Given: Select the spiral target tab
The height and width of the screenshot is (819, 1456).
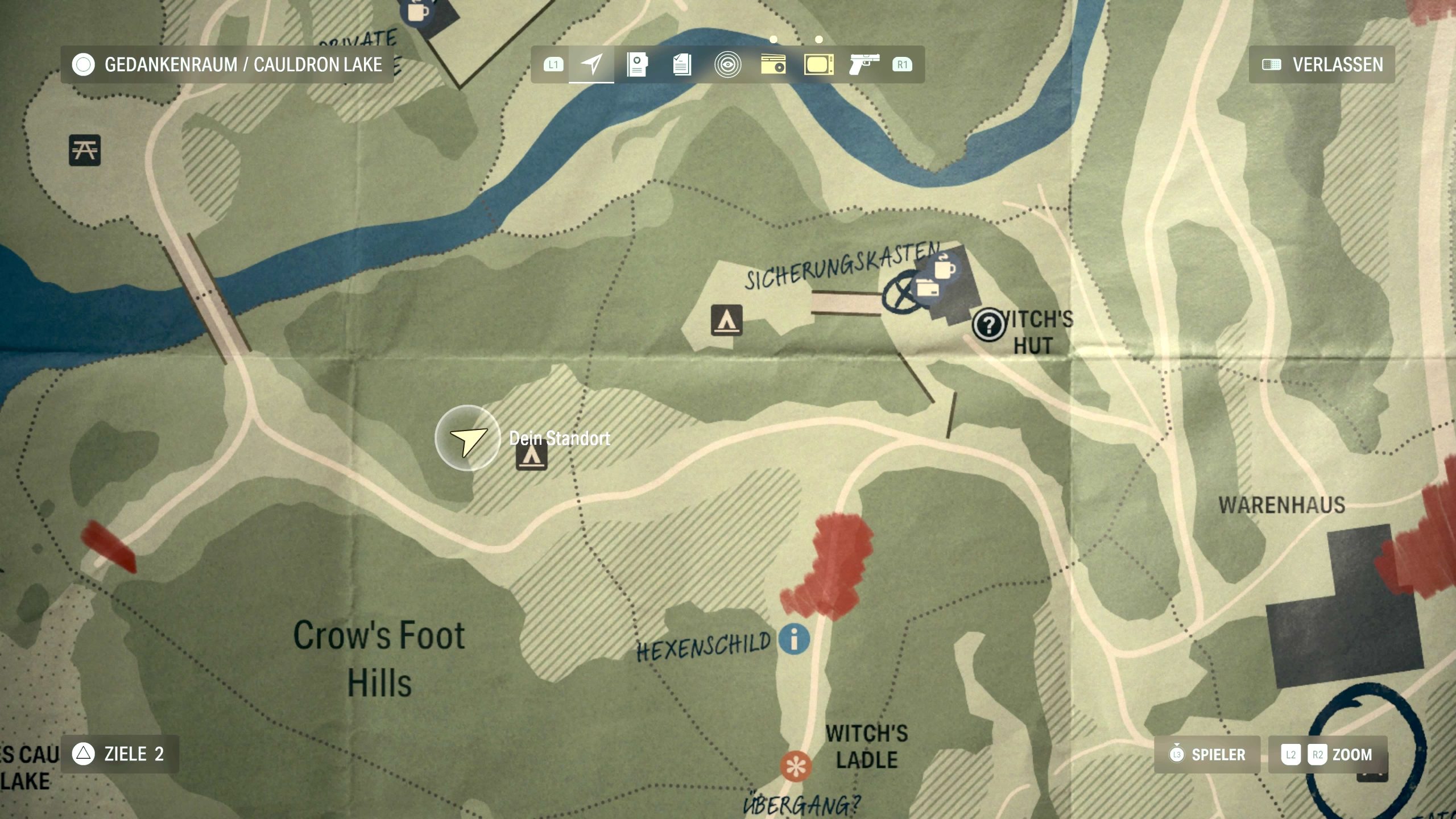Looking at the screenshot, I should pyautogui.click(x=727, y=64).
